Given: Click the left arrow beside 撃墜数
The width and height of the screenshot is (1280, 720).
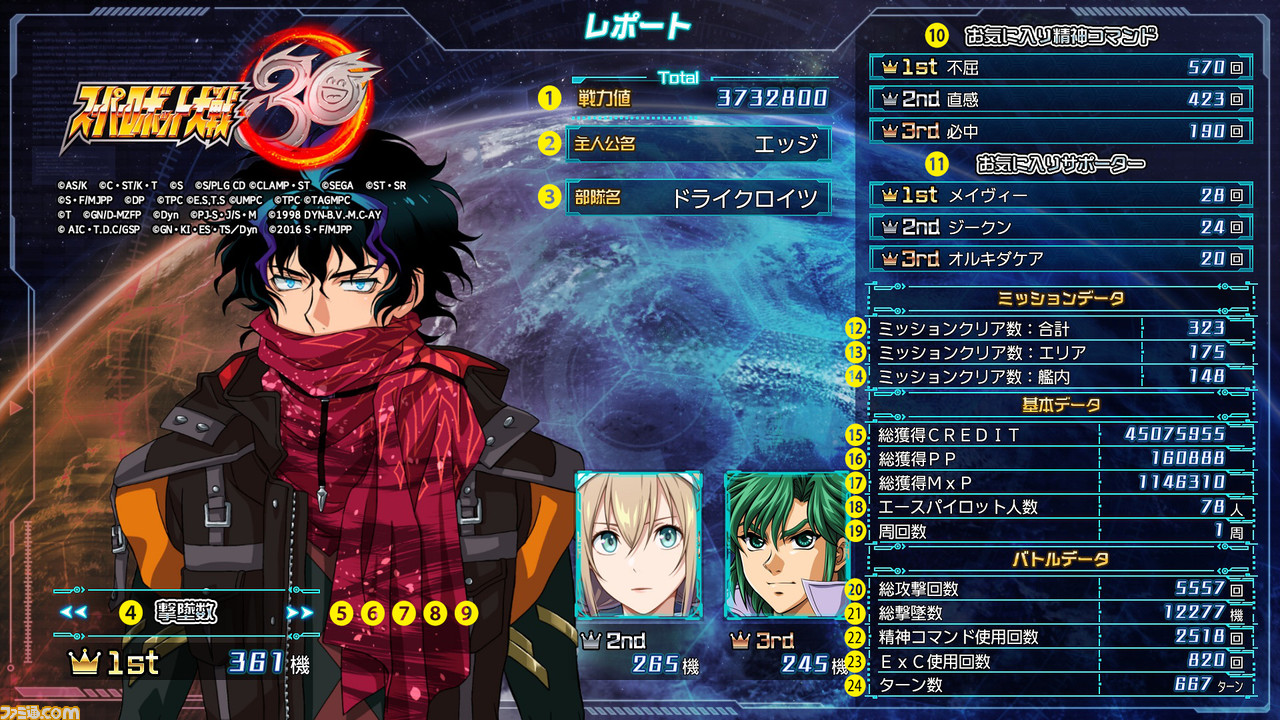Looking at the screenshot, I should click(73, 612).
